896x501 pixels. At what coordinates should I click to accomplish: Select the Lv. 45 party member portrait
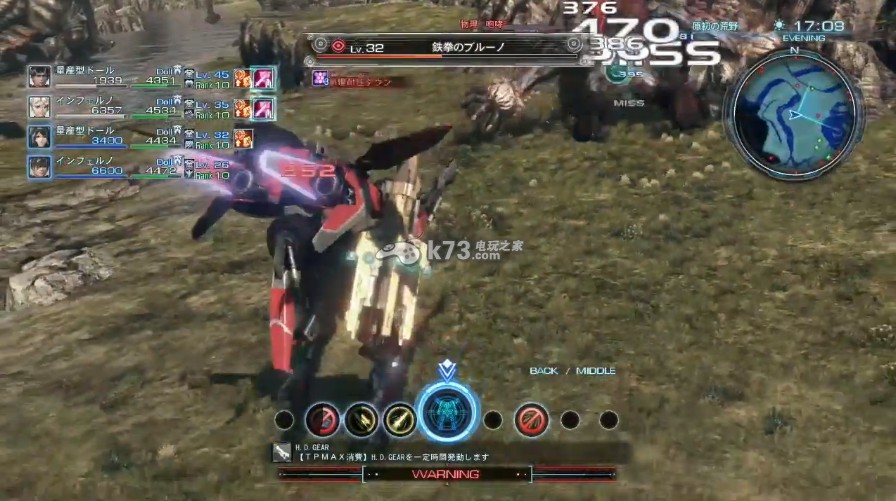[39, 76]
